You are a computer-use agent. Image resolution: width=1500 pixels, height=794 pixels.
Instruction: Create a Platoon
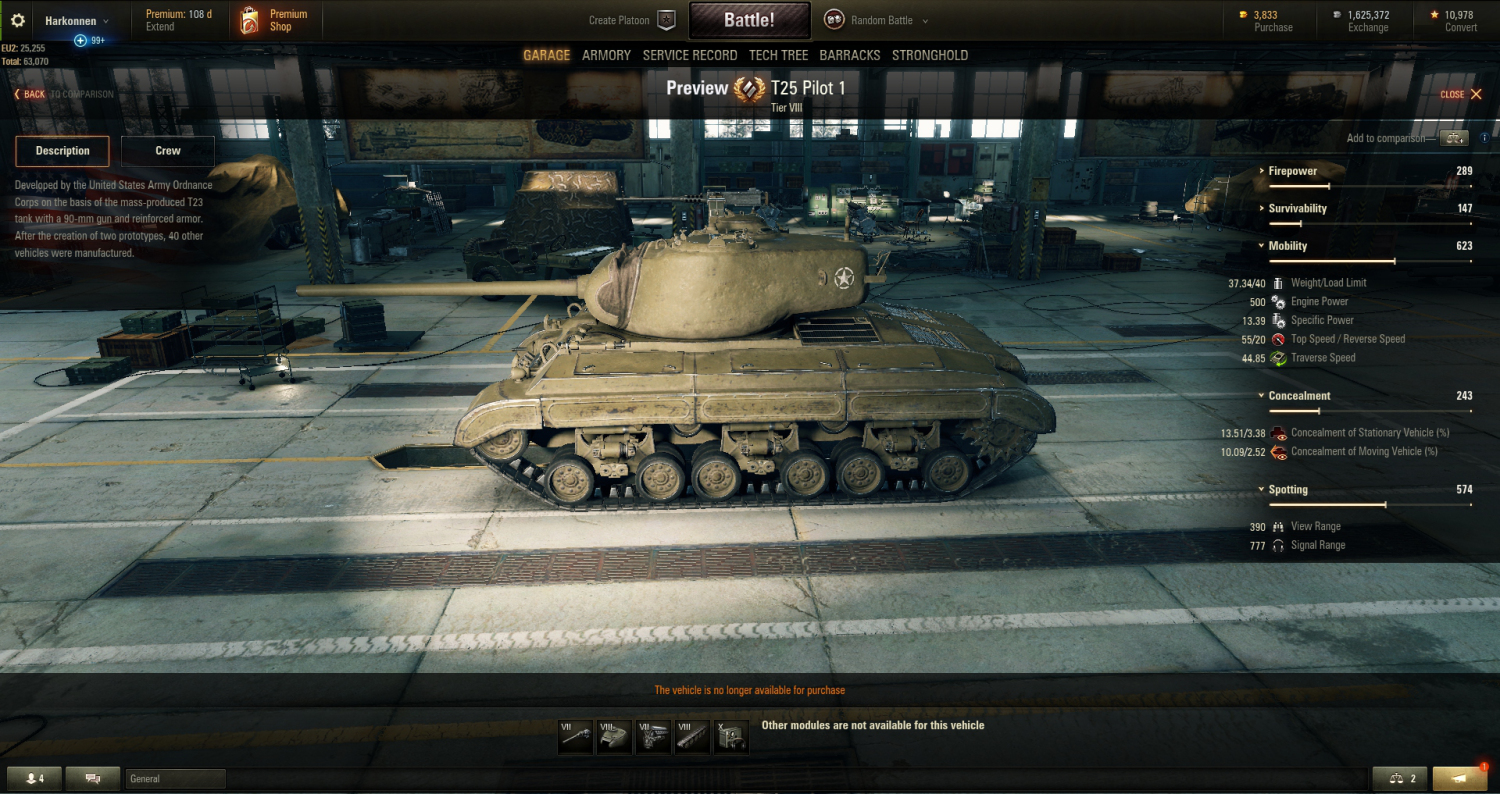(632, 20)
